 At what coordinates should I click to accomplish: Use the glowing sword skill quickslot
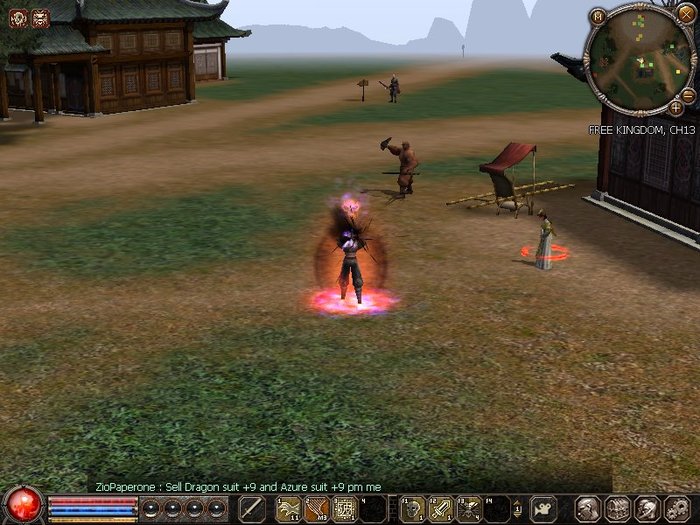point(440,508)
